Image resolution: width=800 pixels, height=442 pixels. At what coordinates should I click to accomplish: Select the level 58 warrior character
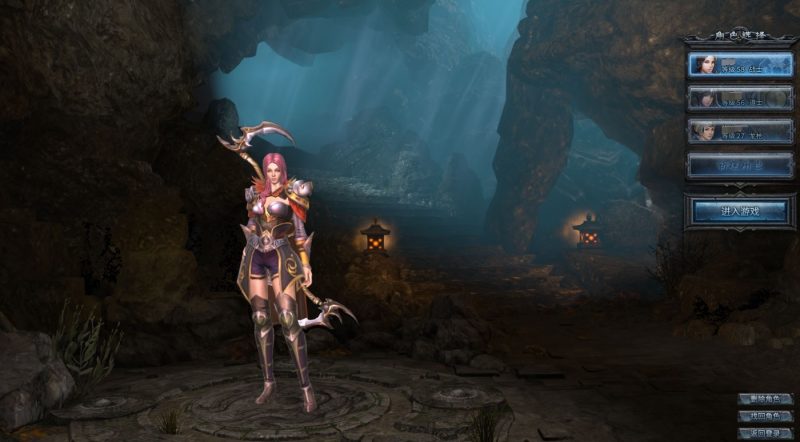[x=740, y=65]
